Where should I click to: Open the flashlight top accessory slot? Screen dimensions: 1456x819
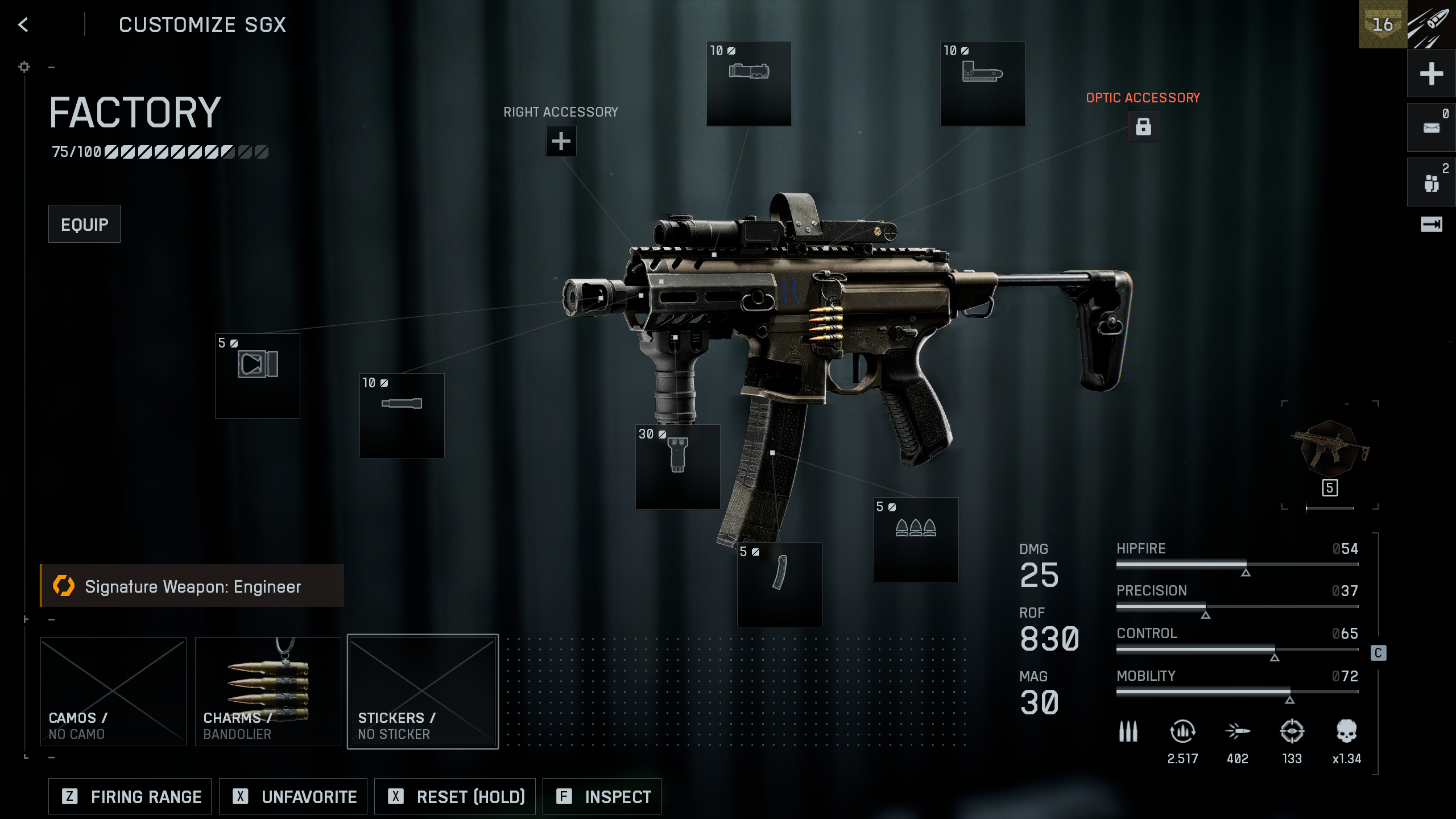point(748,83)
